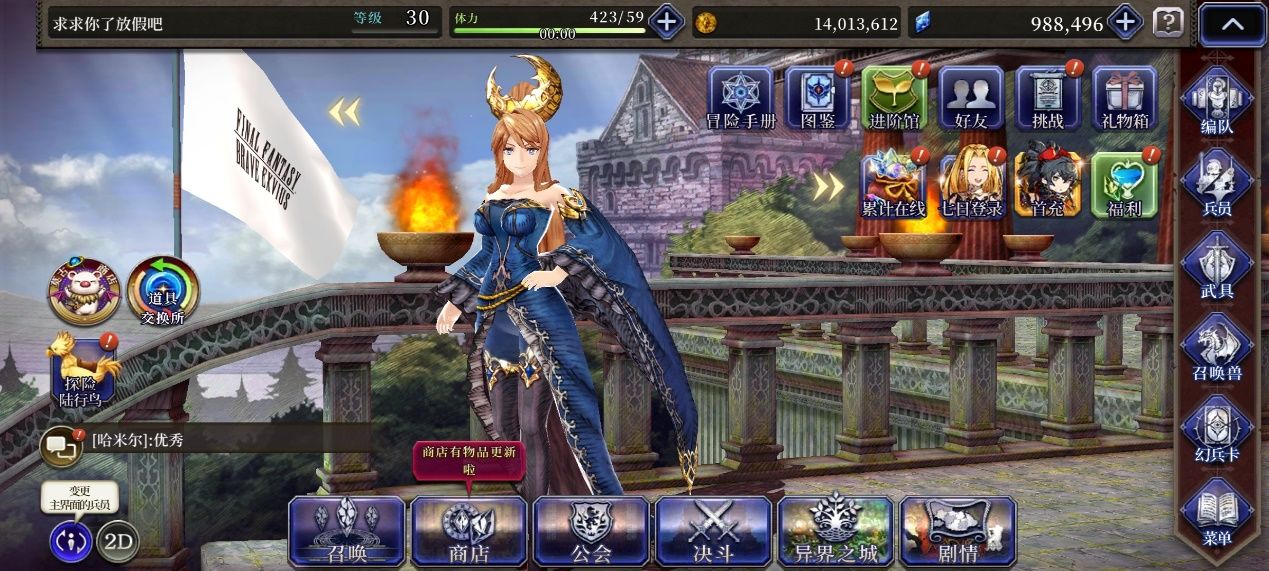Open the 召唤兽 espers screen
This screenshot has height=571, width=1269.
click(x=1217, y=350)
